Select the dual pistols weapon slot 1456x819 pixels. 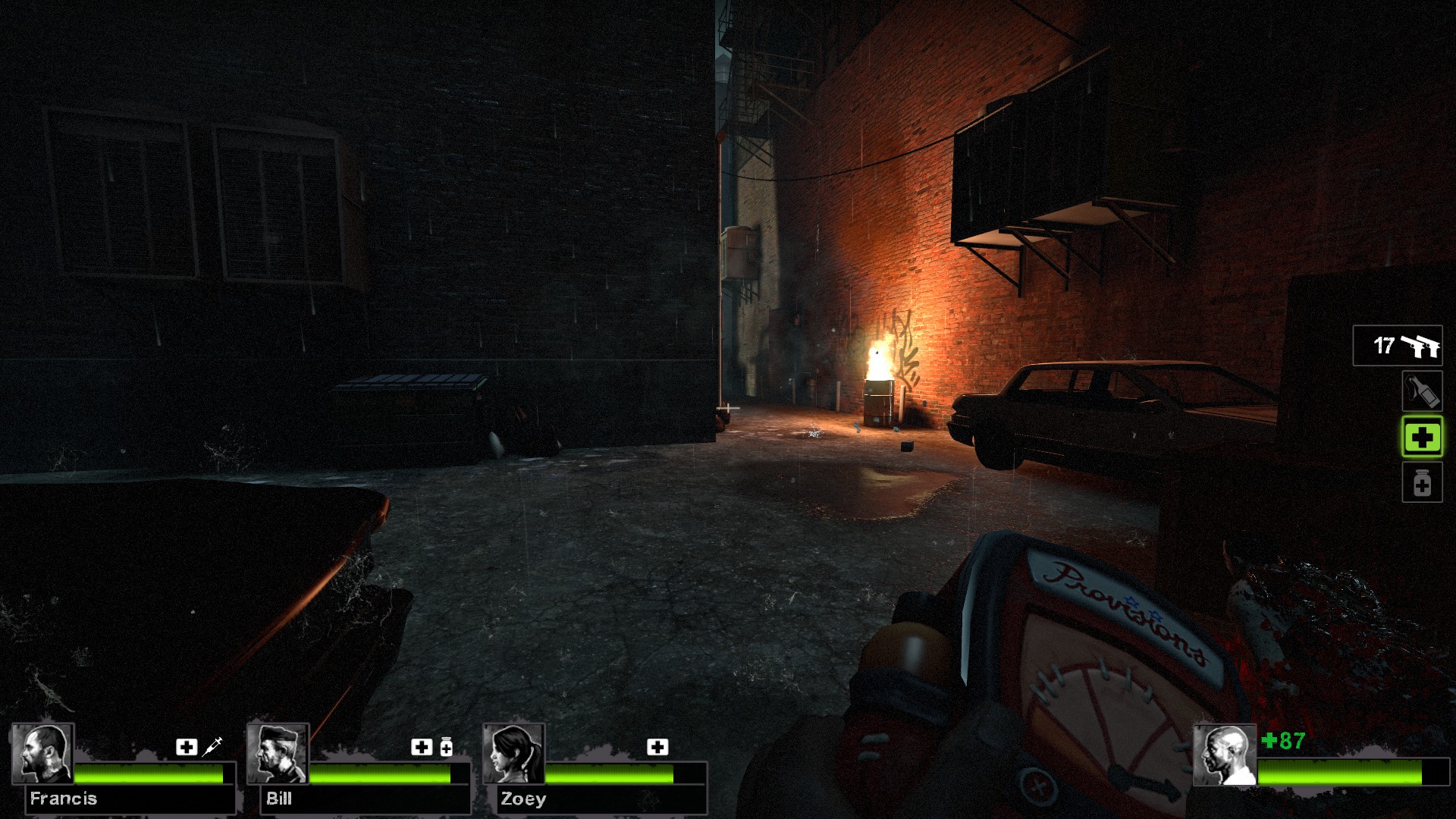tap(1398, 346)
